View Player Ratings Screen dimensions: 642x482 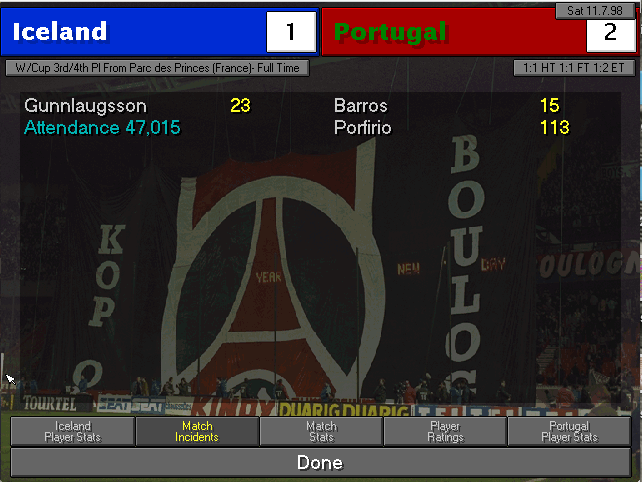[x=445, y=431]
